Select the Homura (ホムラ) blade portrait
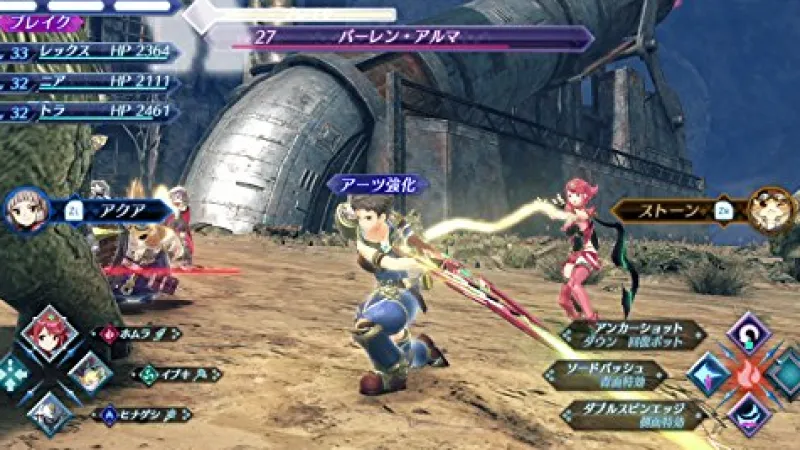This screenshot has width=800, height=450. point(49,333)
